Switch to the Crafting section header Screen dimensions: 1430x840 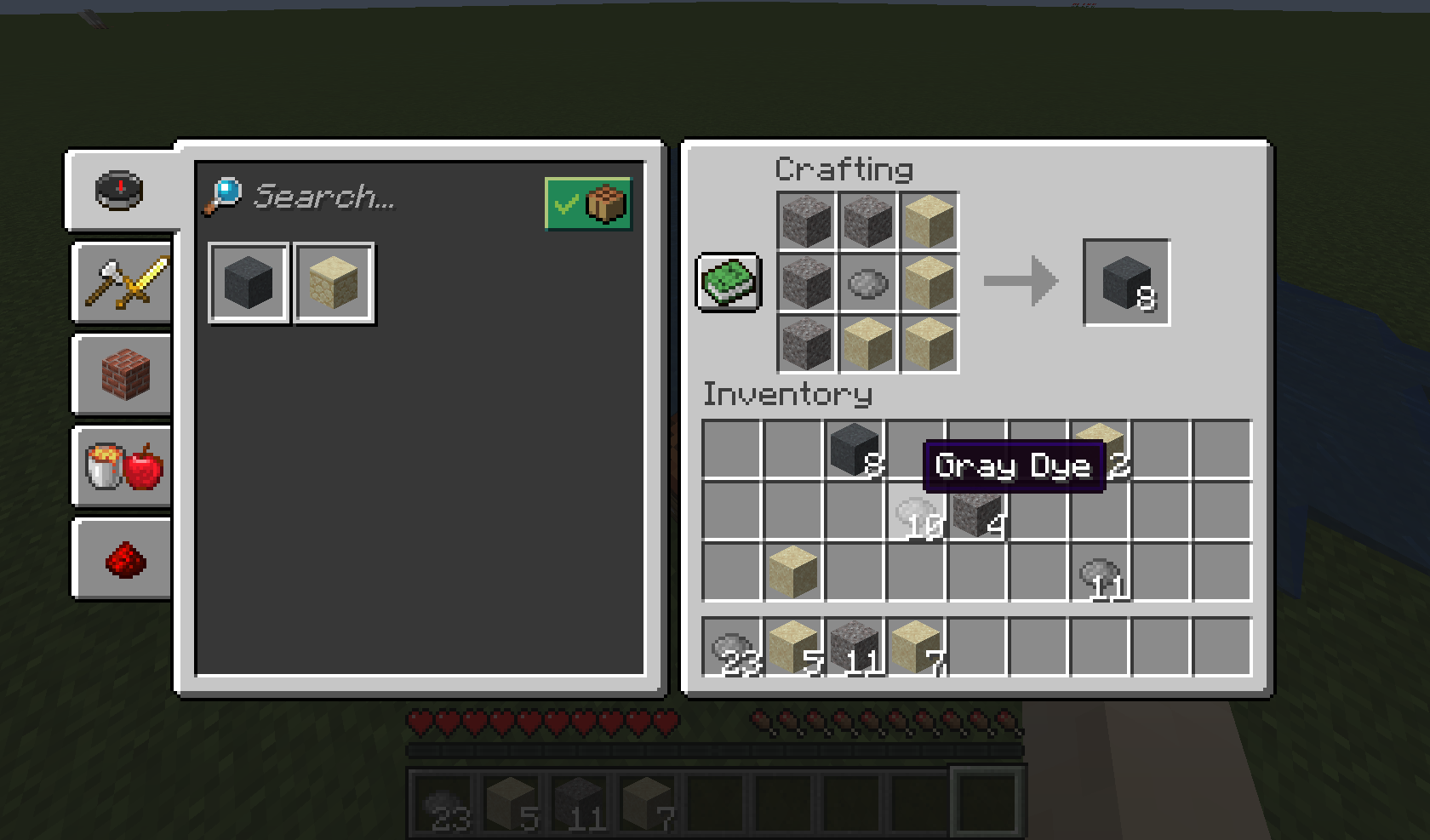844,169
